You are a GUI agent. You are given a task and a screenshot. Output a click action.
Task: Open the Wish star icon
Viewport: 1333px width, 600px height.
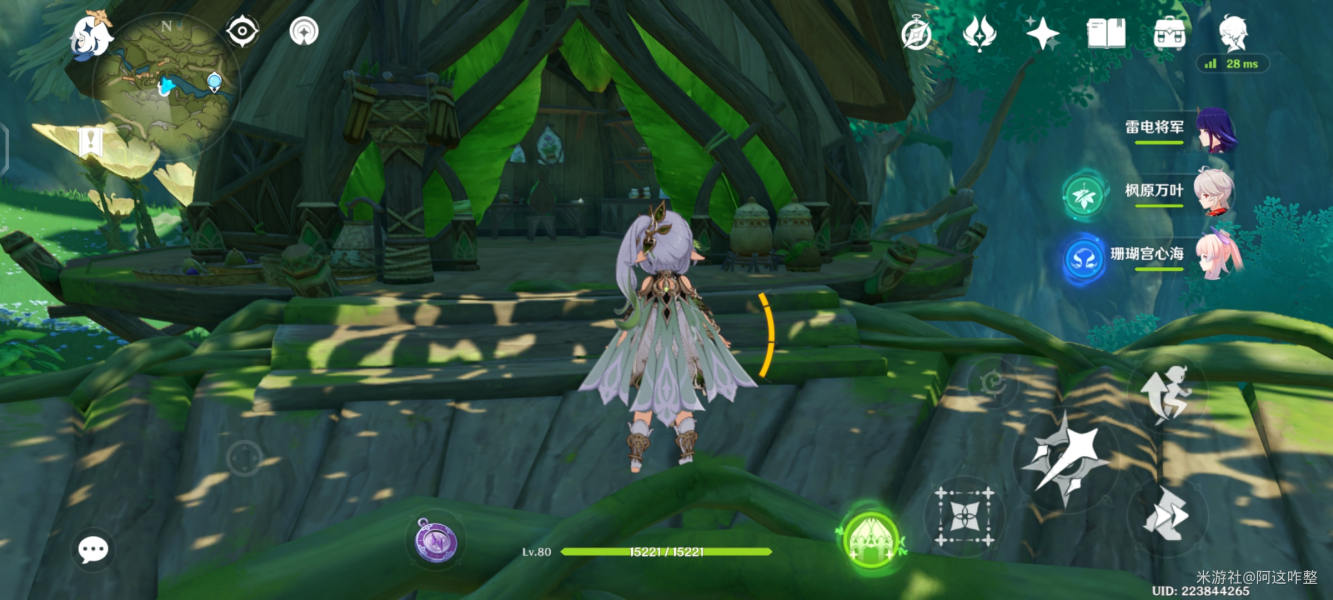[x=1042, y=34]
